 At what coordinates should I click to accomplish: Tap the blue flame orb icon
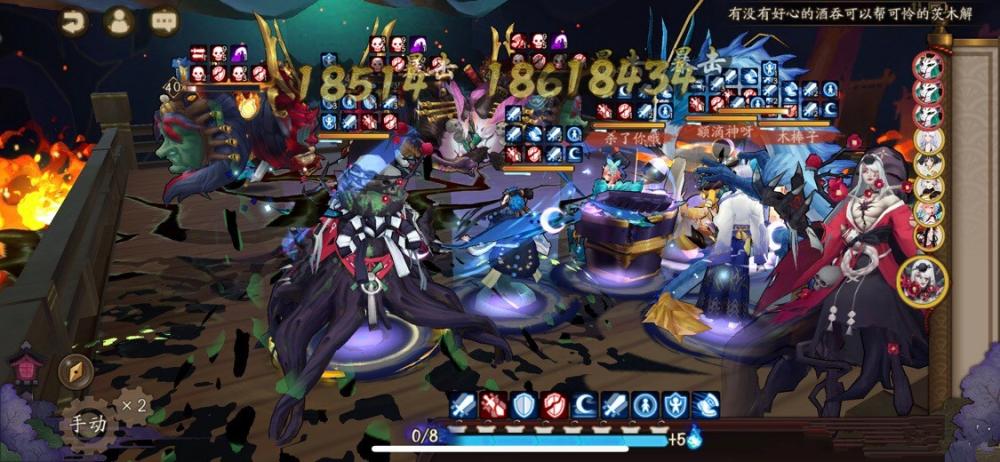(x=695, y=437)
